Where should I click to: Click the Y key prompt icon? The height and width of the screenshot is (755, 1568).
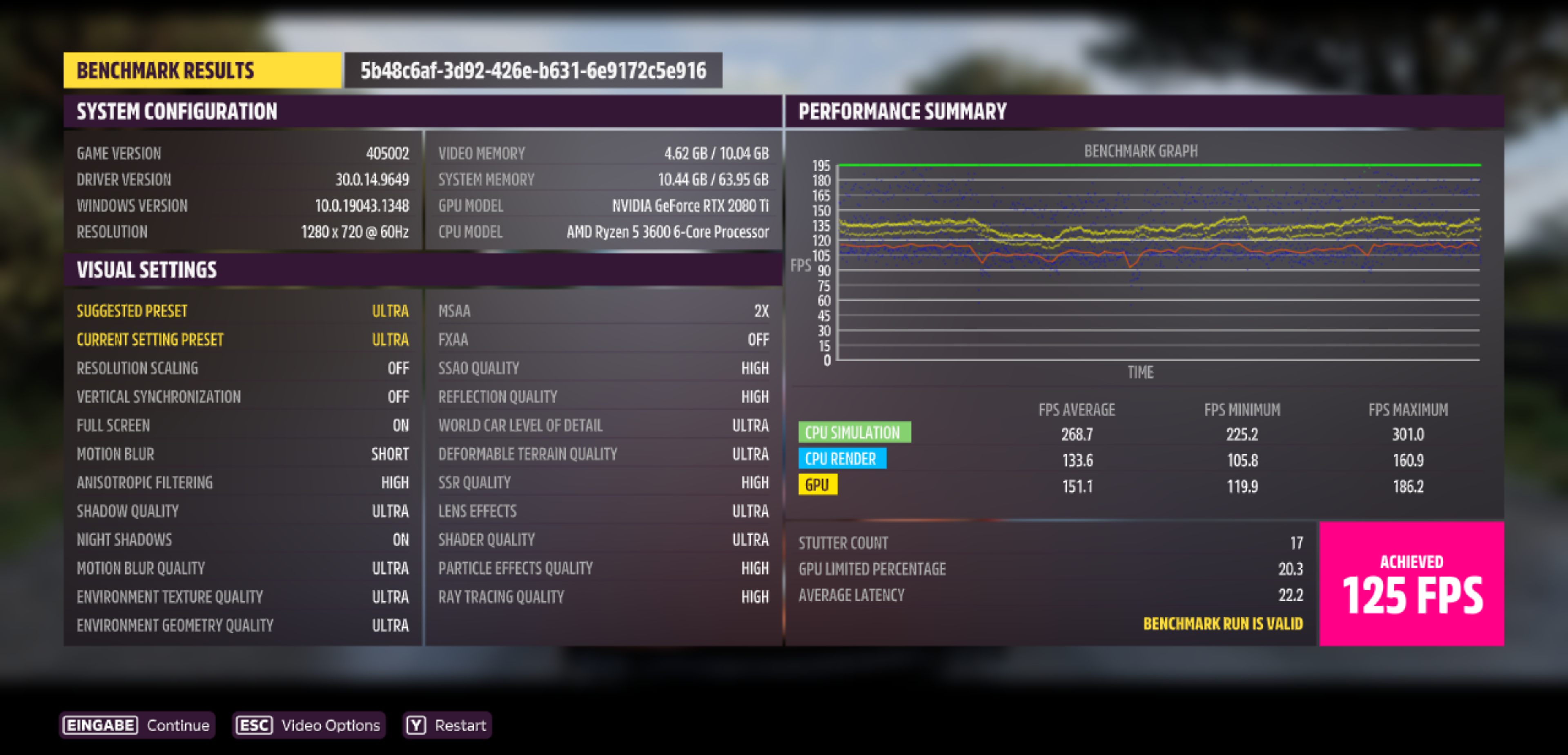pyautogui.click(x=415, y=724)
